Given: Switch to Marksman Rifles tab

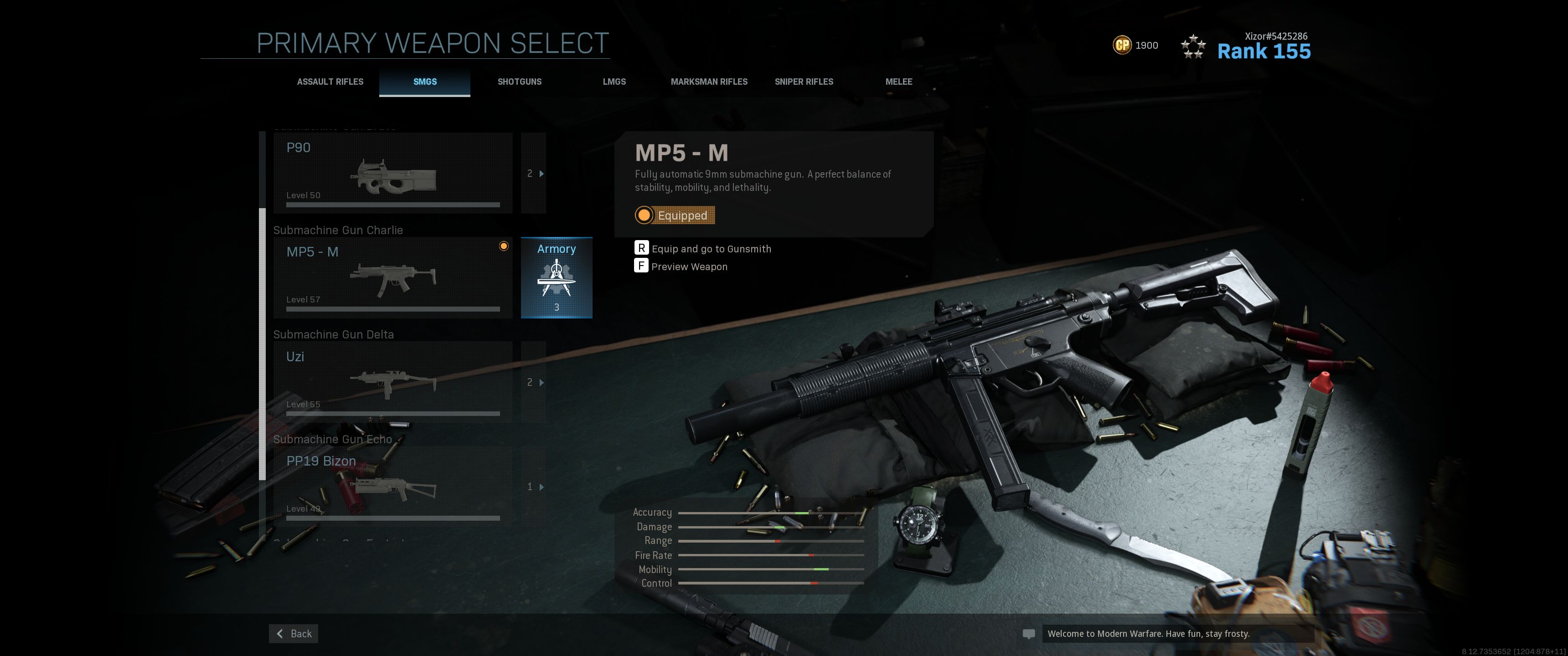Looking at the screenshot, I should coord(709,82).
